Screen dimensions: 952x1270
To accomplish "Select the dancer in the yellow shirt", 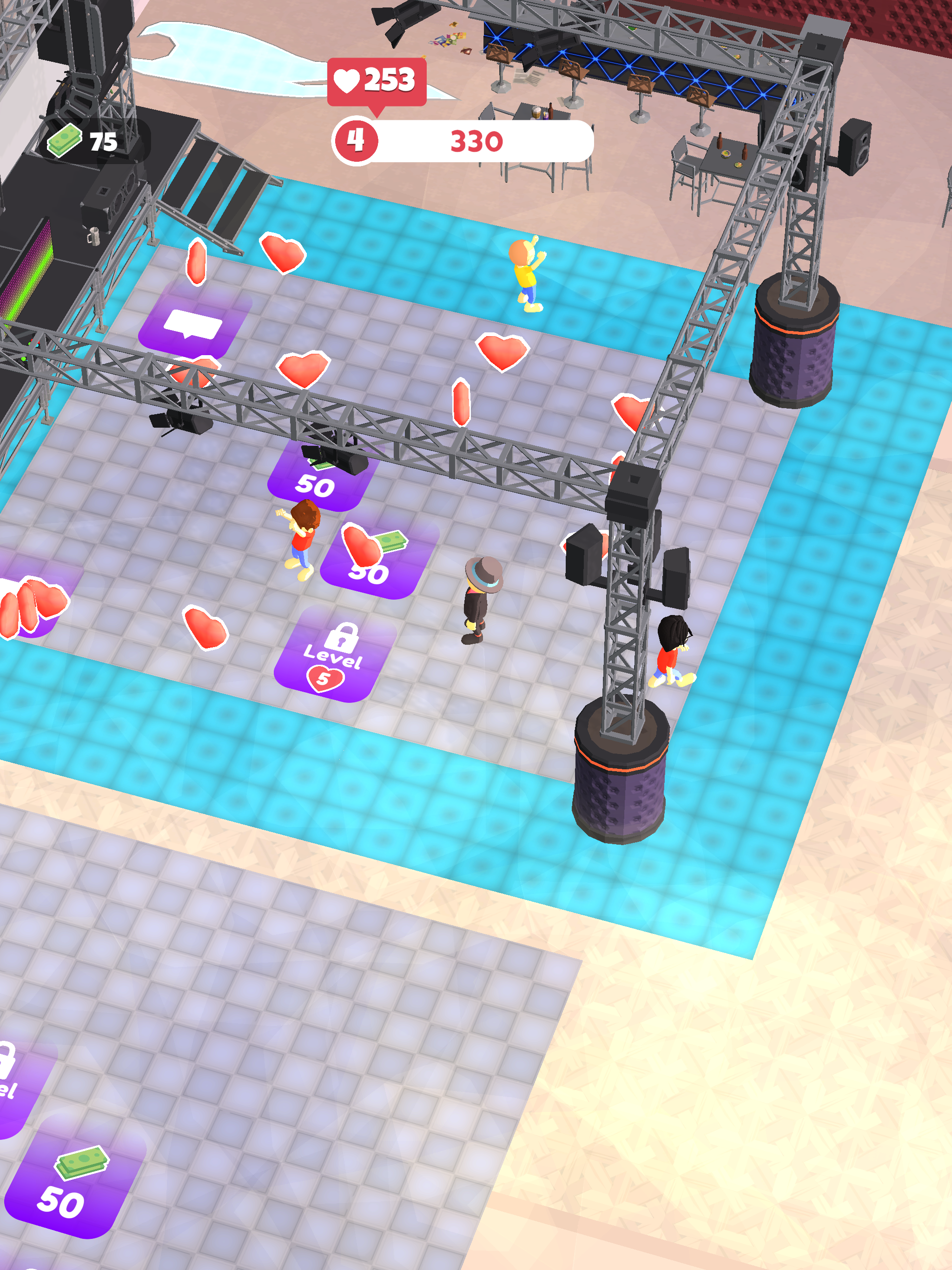I will (x=526, y=276).
